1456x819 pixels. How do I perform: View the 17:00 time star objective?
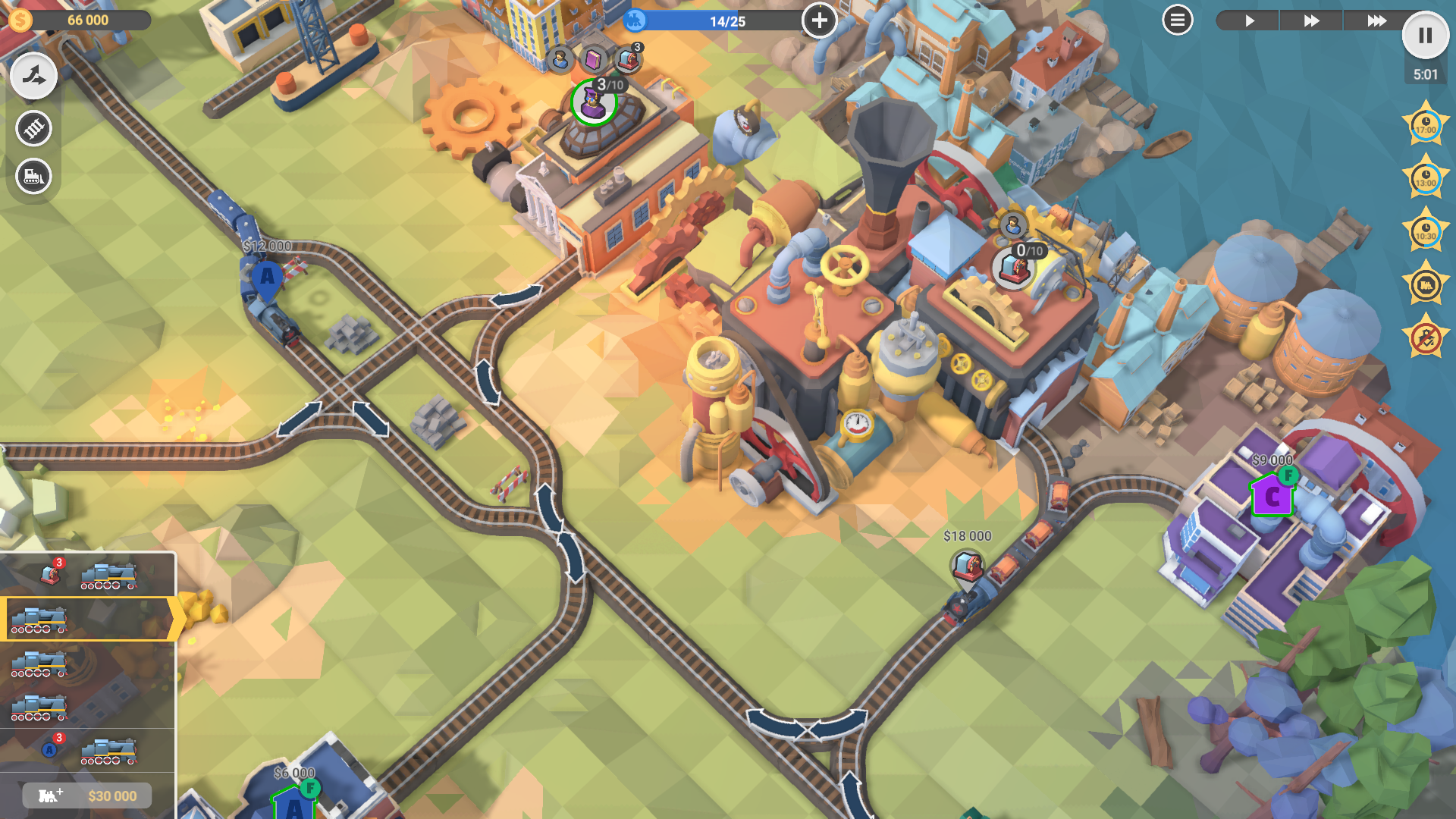point(1426,126)
